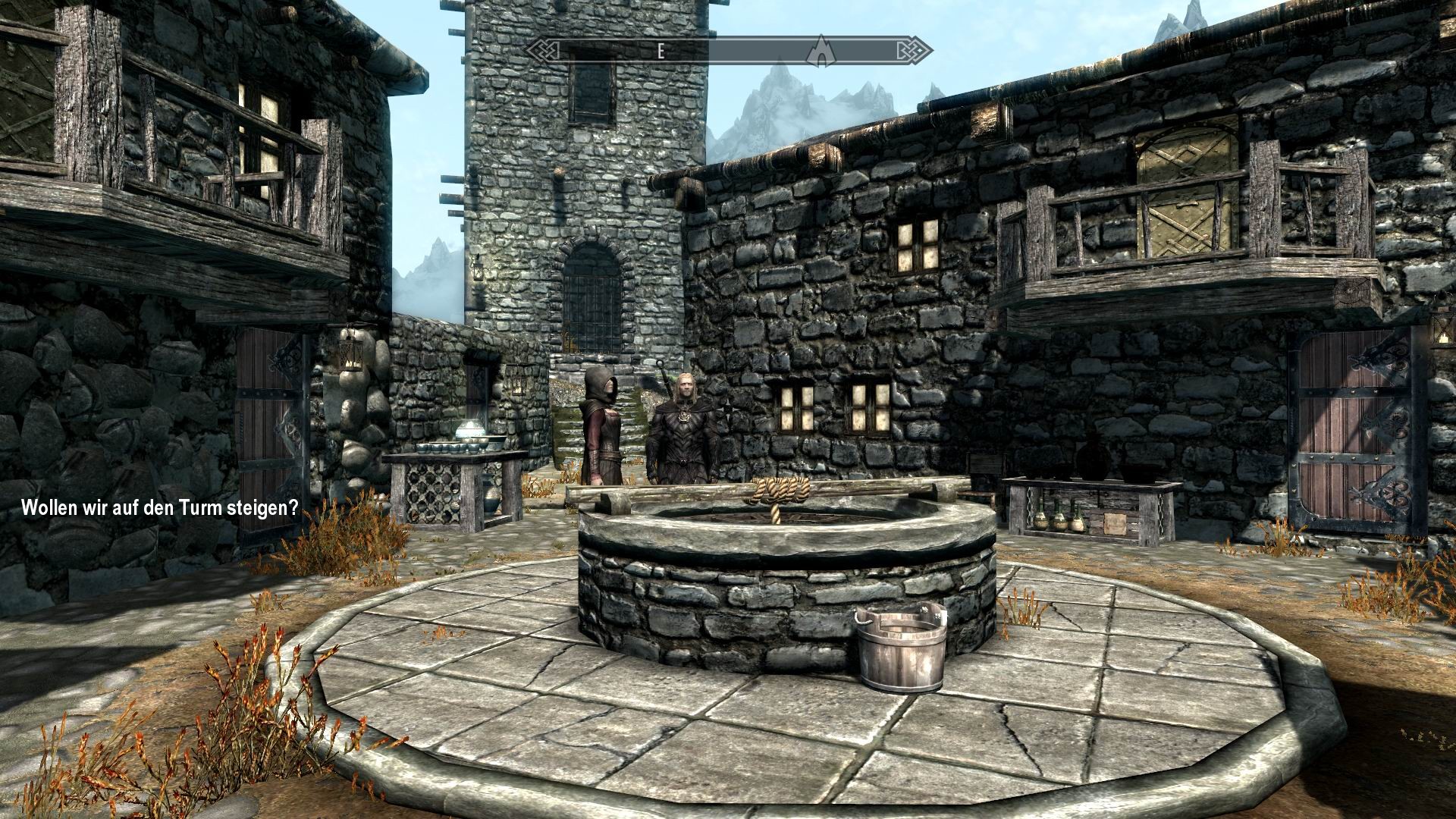Click the left knotwork cap of the compass bar
Viewport: 1456px width, 819px height.
[543, 50]
